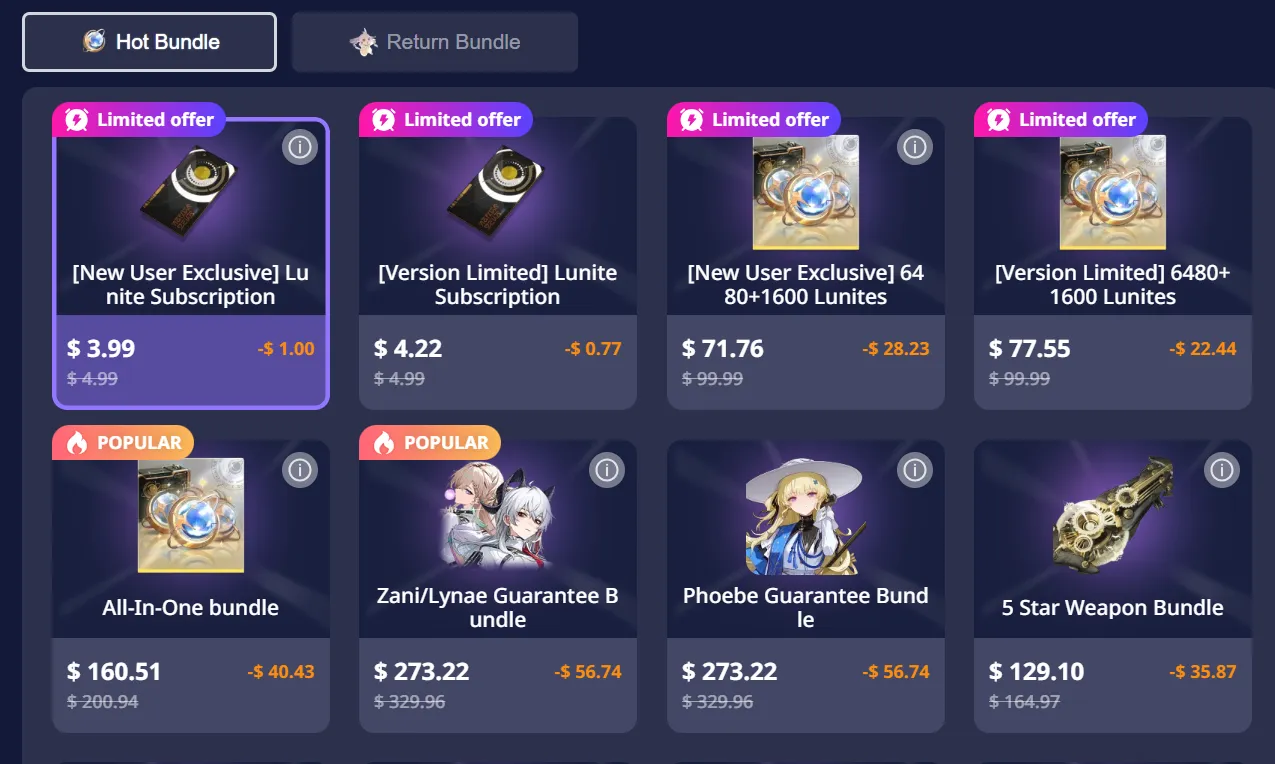Choose the Version Limited Lunite Subscription bundle
1275x764 pixels.
point(497,265)
